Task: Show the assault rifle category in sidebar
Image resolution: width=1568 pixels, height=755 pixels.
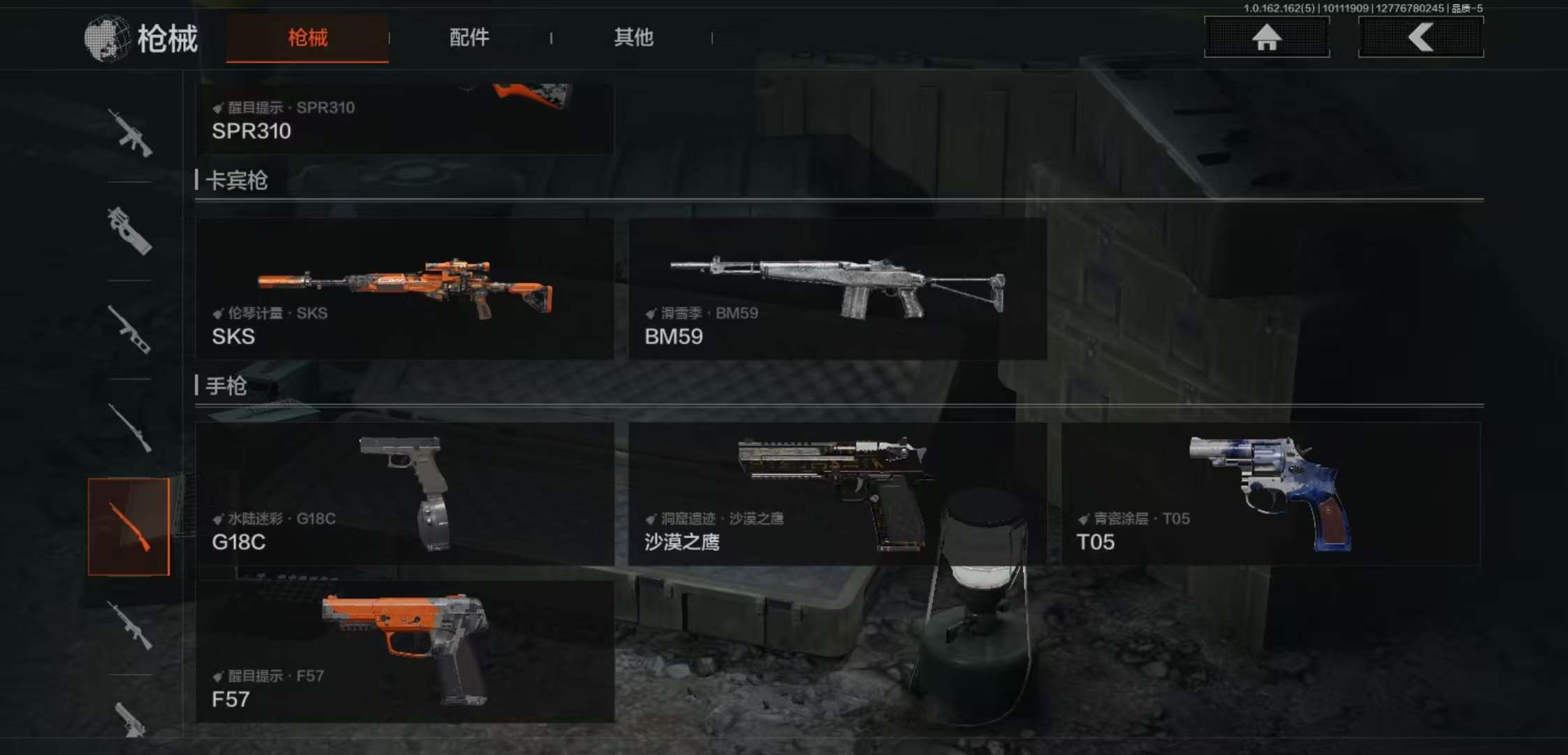Action: click(x=130, y=132)
